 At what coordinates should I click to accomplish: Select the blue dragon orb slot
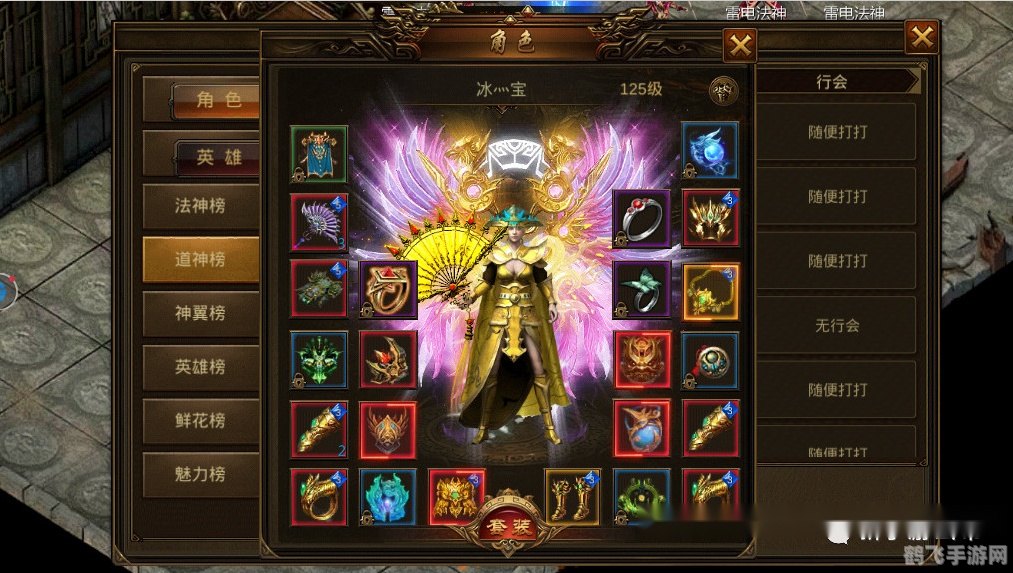click(710, 151)
